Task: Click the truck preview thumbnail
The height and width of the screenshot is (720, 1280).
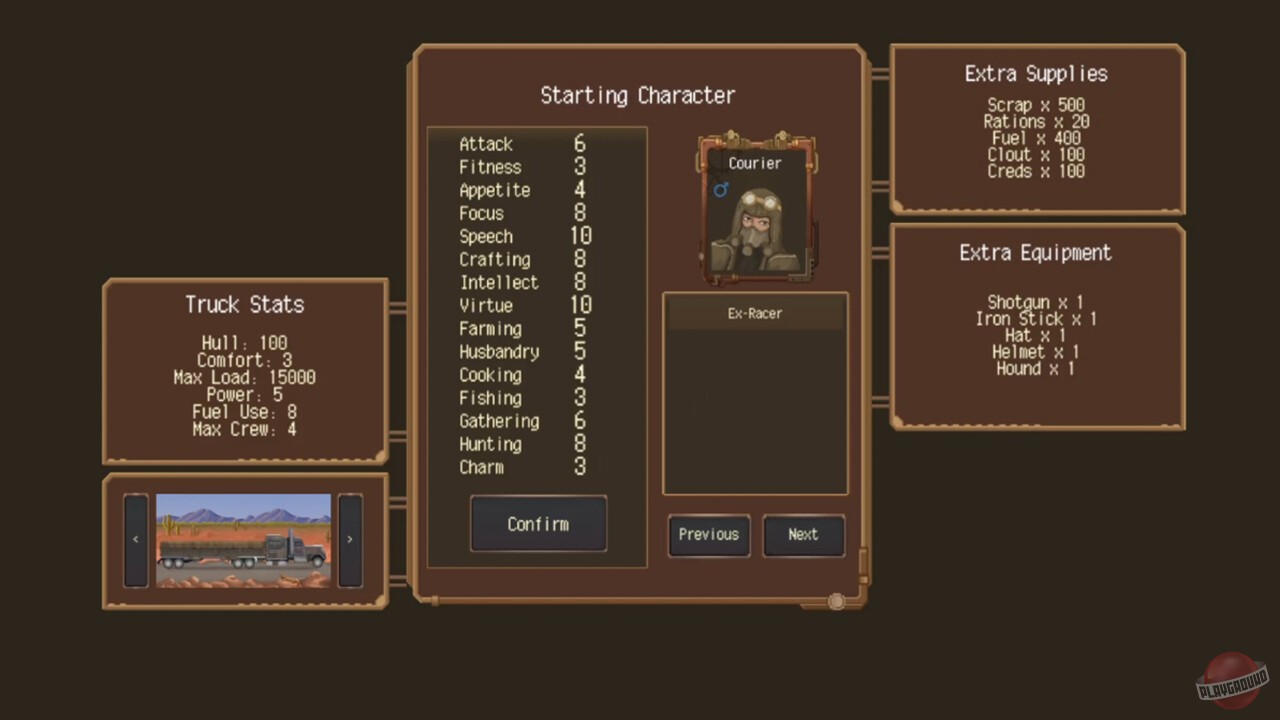Action: [243, 540]
